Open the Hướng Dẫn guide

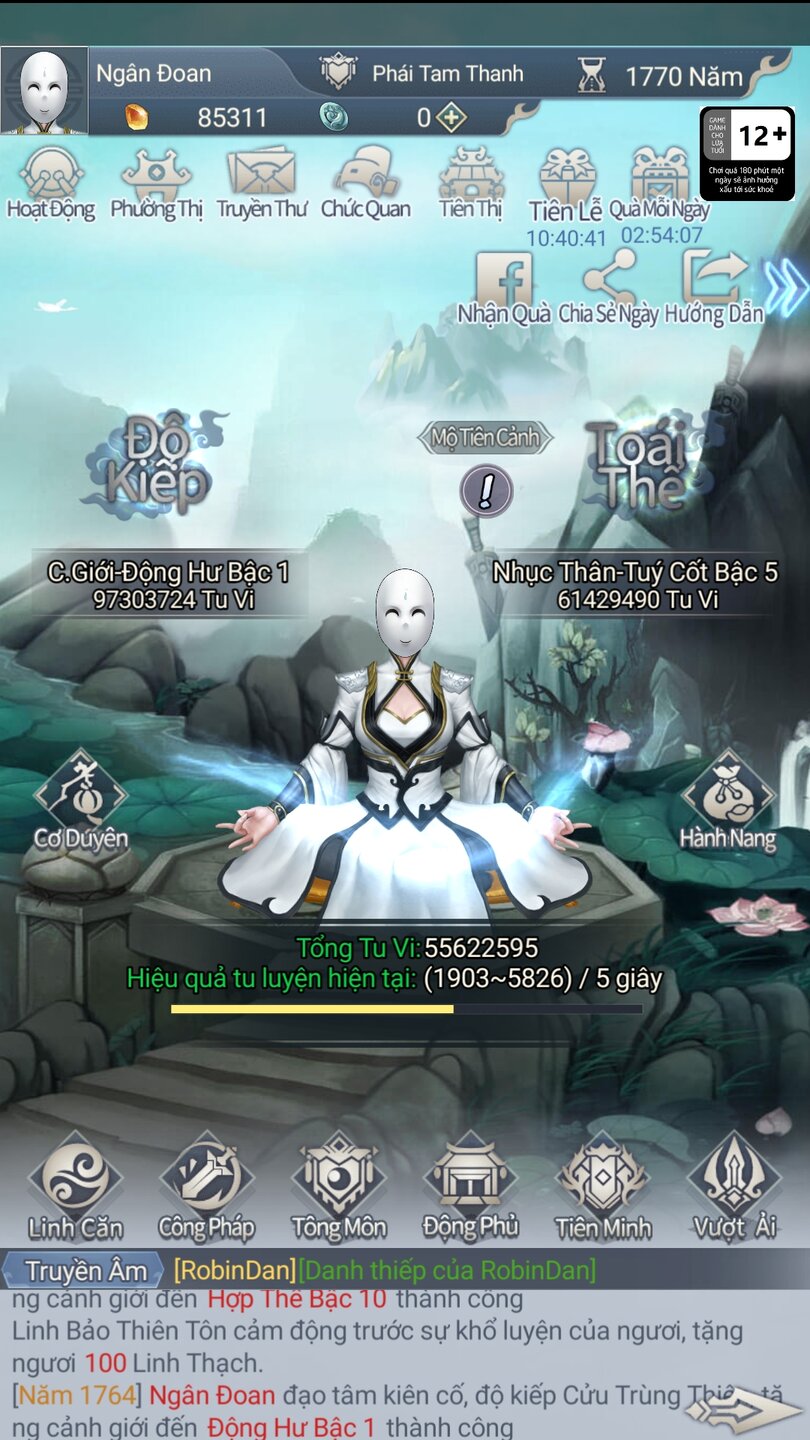713,285
